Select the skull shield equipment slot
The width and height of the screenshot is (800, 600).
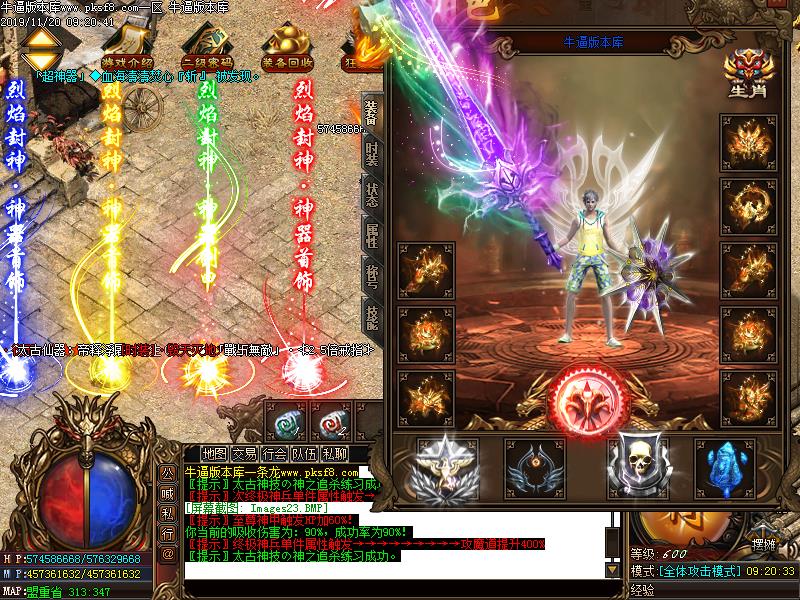tap(636, 464)
